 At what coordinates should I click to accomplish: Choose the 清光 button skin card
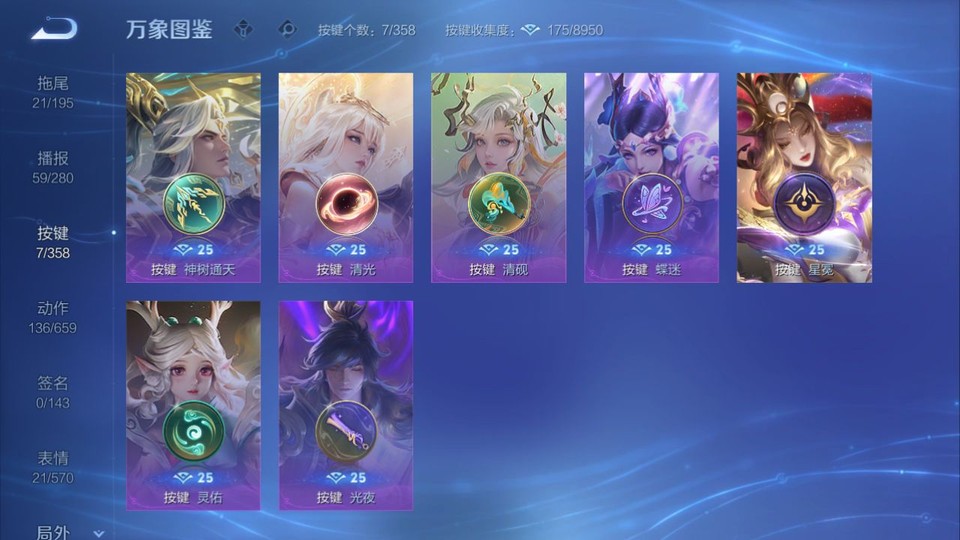pyautogui.click(x=346, y=177)
